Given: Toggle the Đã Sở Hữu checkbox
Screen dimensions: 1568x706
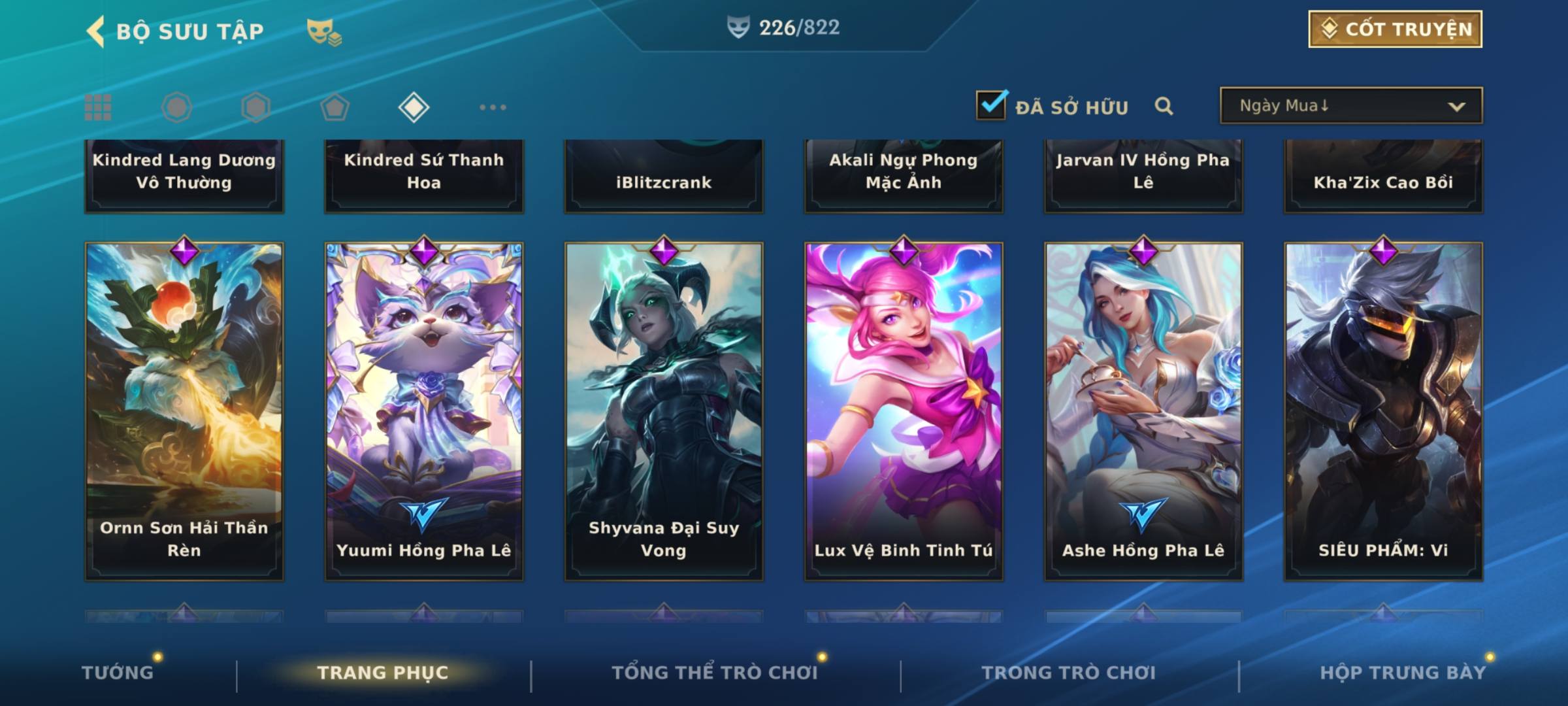Looking at the screenshot, I should pos(991,105).
